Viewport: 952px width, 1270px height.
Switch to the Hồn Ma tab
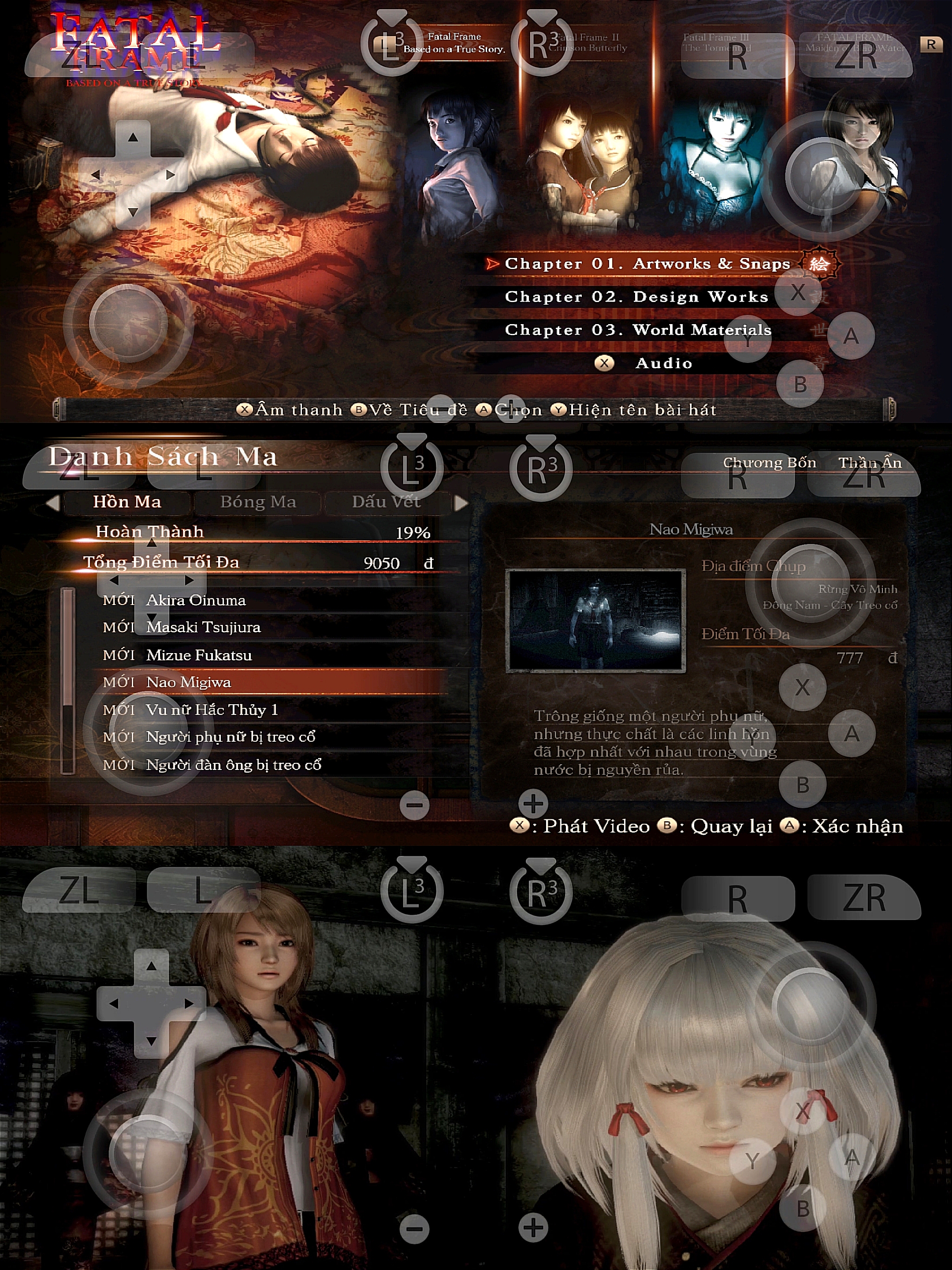tap(127, 502)
